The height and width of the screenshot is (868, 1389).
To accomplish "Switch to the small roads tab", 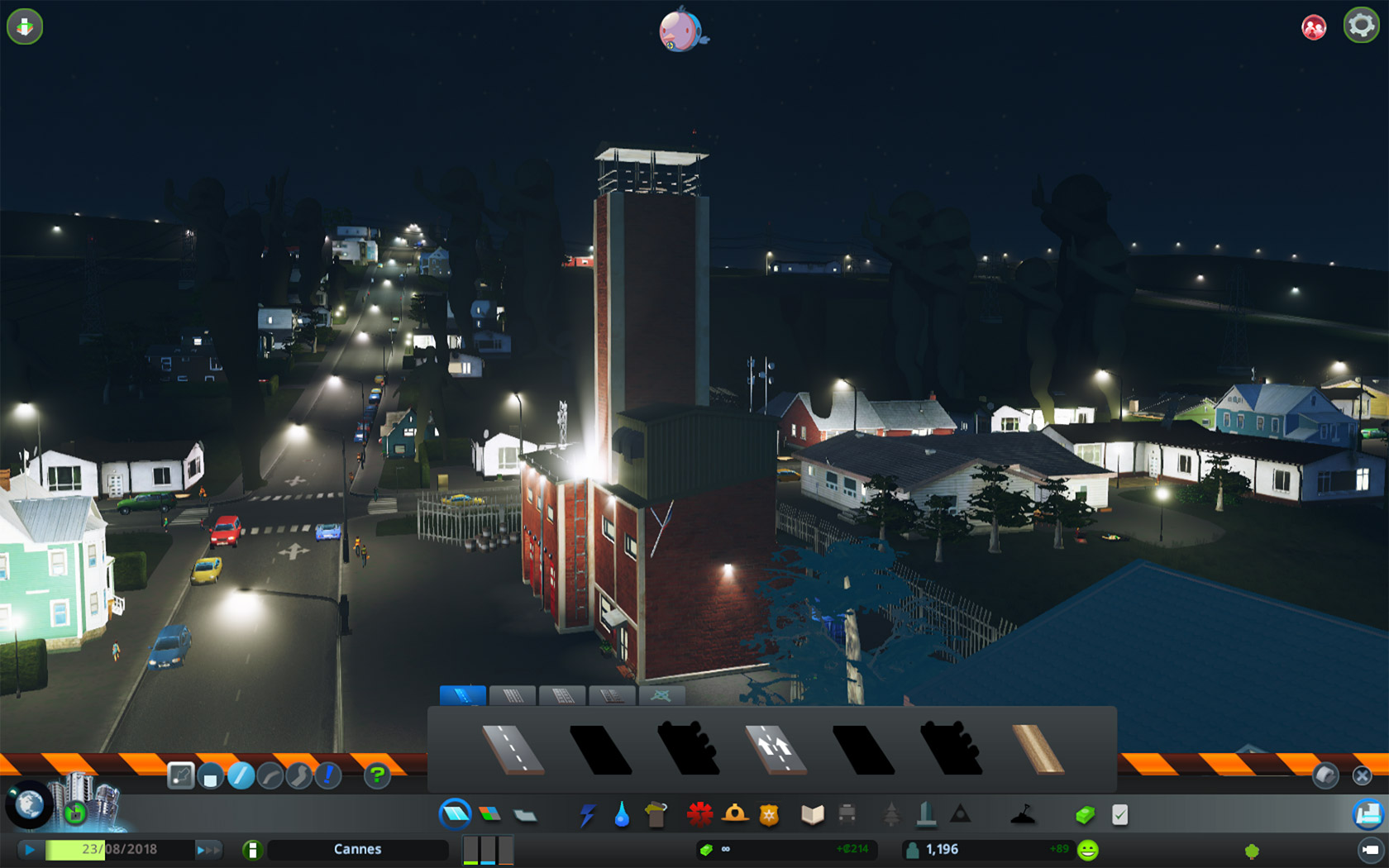I will tap(463, 695).
